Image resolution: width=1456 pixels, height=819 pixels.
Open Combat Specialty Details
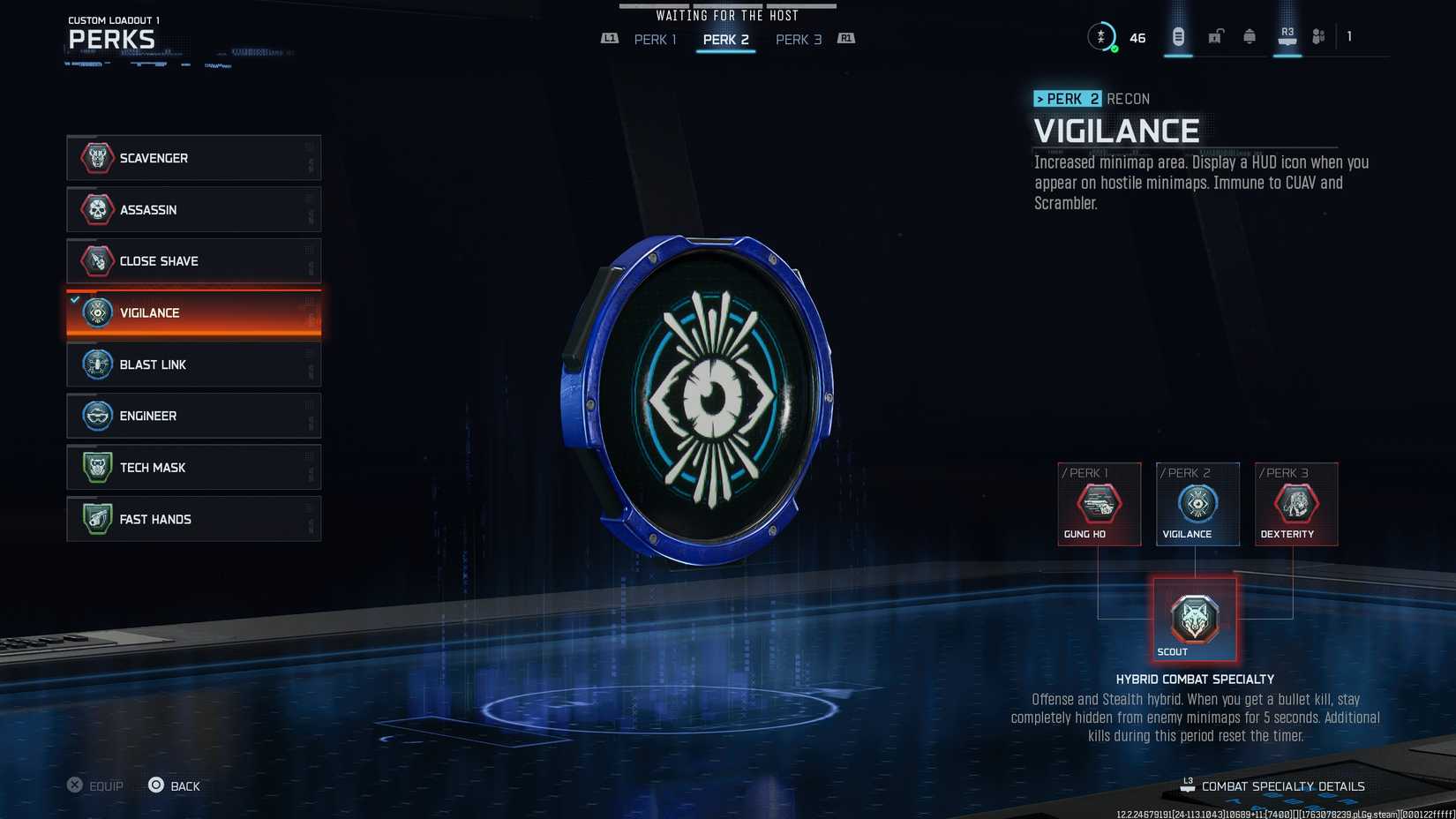(1282, 785)
